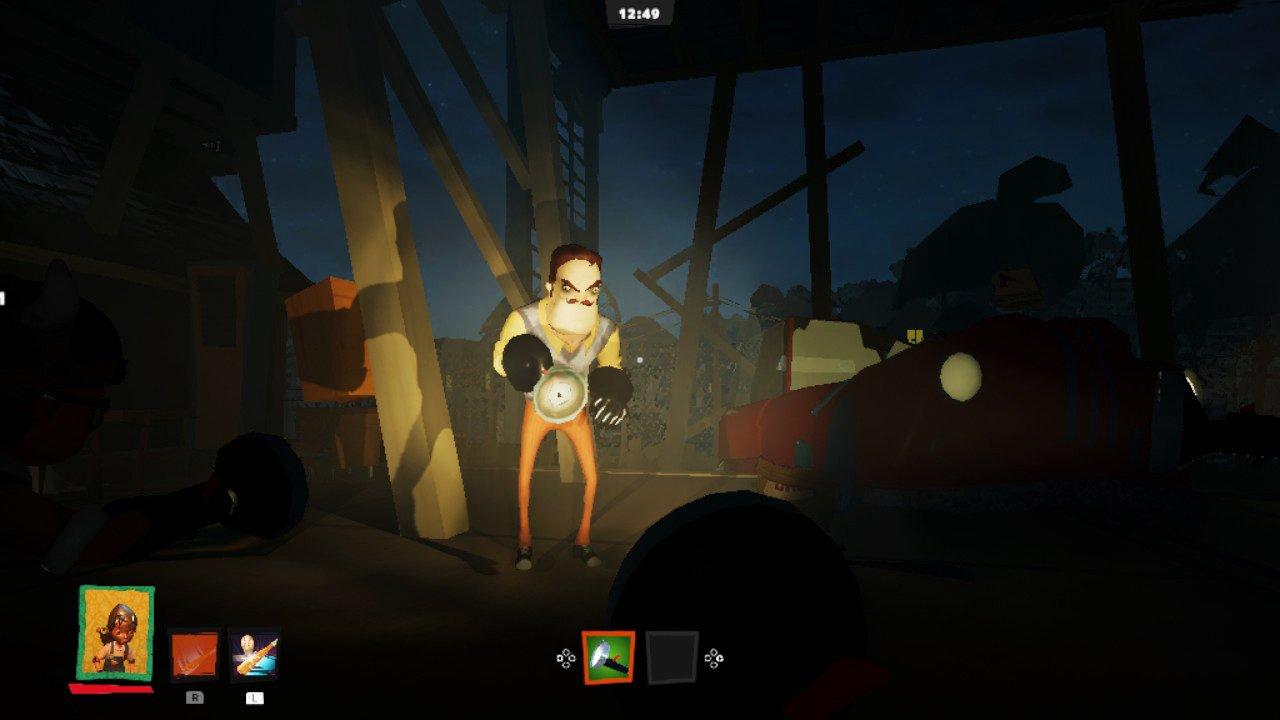This screenshot has height=720, width=1280.
Task: Activate the baseball bat ability icon
Action: point(254,655)
